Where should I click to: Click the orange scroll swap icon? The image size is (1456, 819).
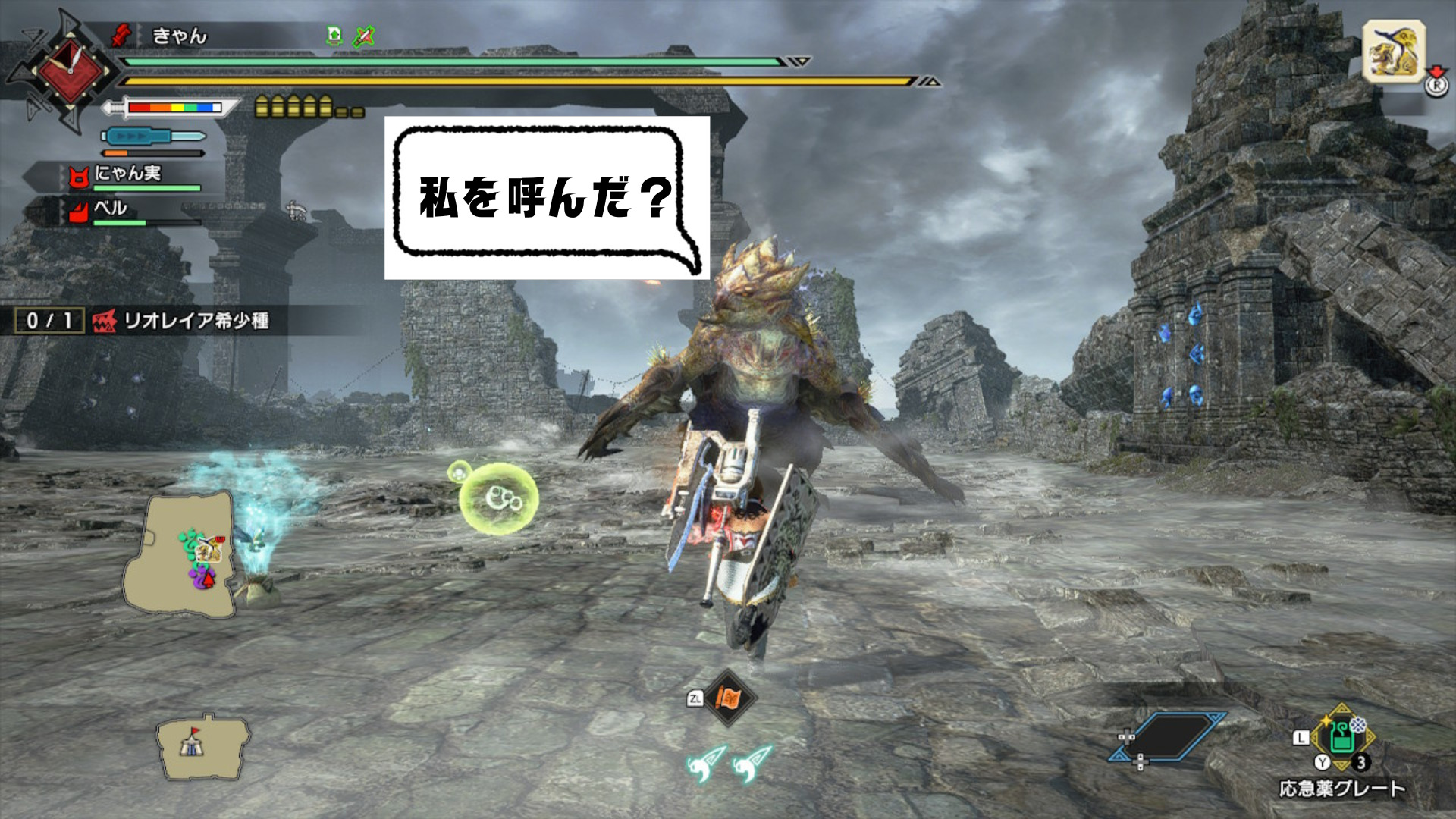click(x=728, y=698)
